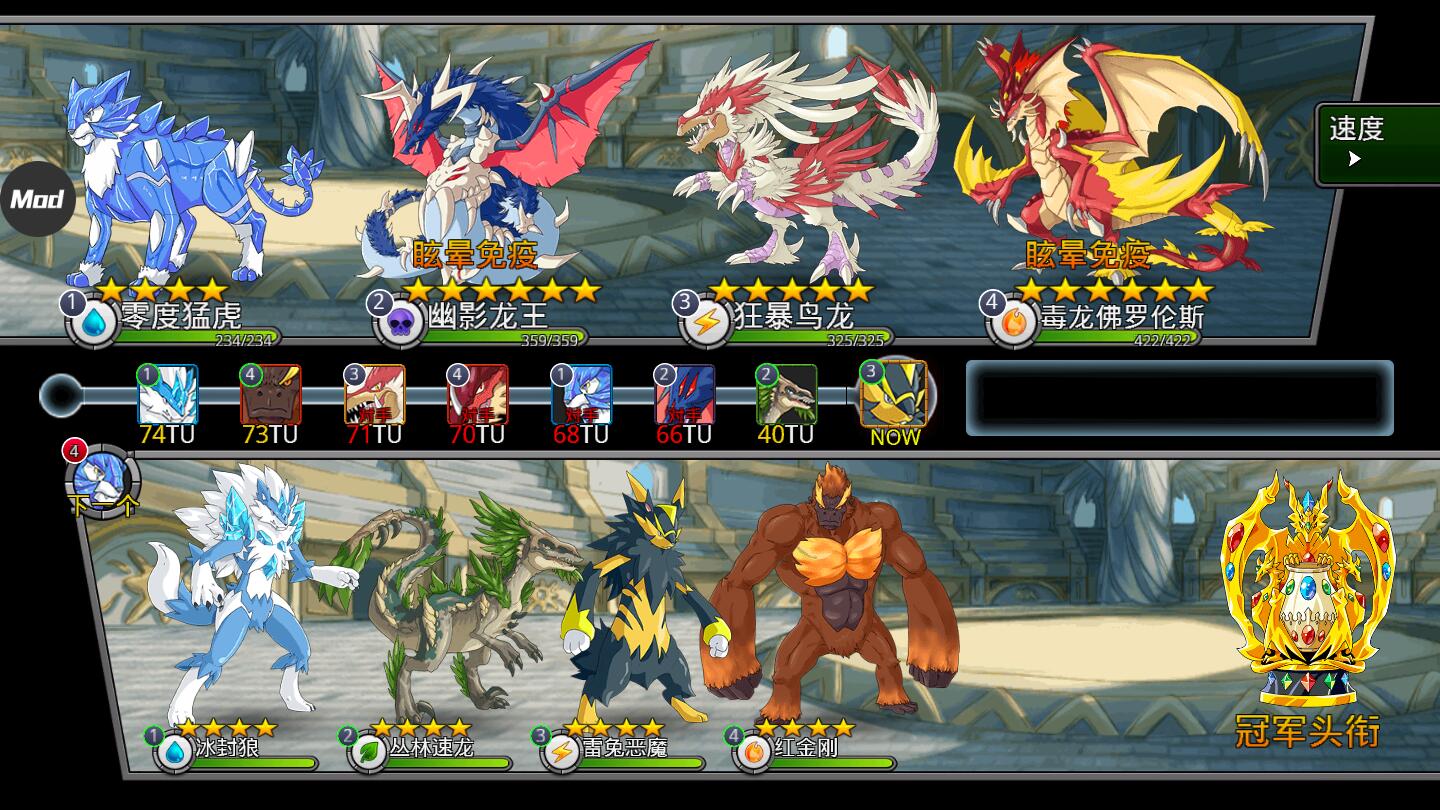Click the NOW turn portrait
This screenshot has height=810, width=1440.
[893, 393]
